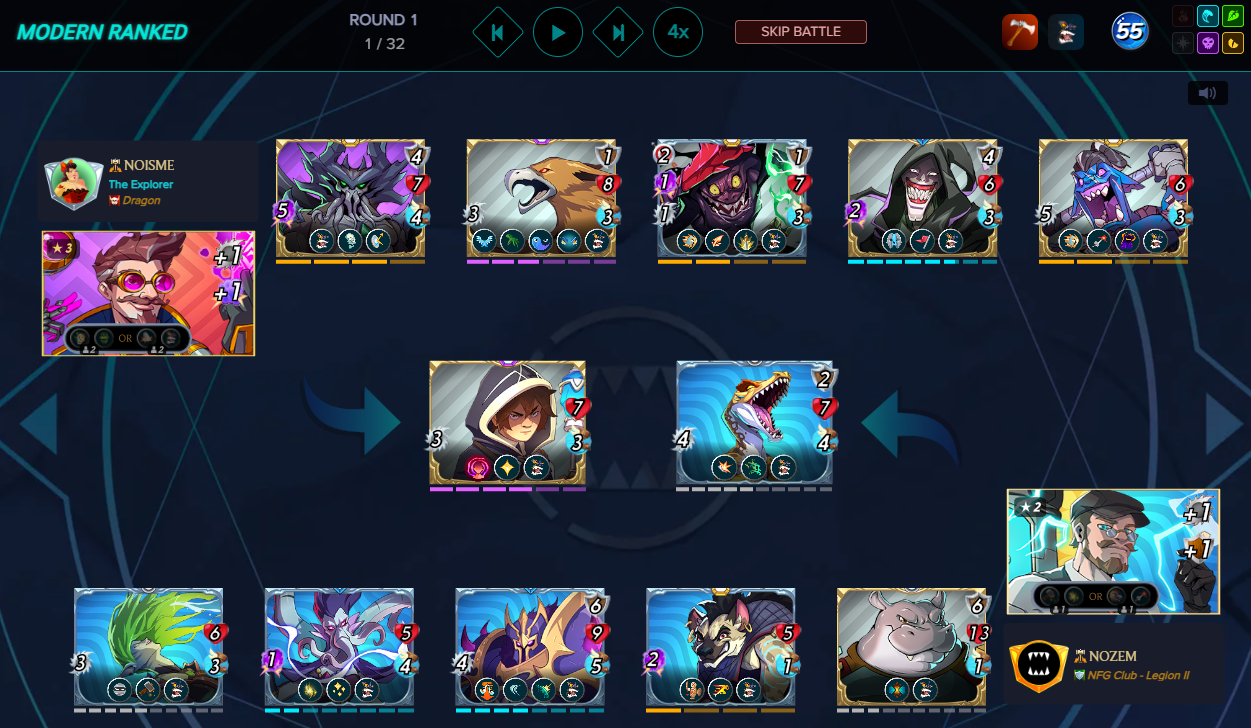Image resolution: width=1251 pixels, height=728 pixels.
Task: Open NOZEM's guild badge with fangs
Action: point(1035,665)
